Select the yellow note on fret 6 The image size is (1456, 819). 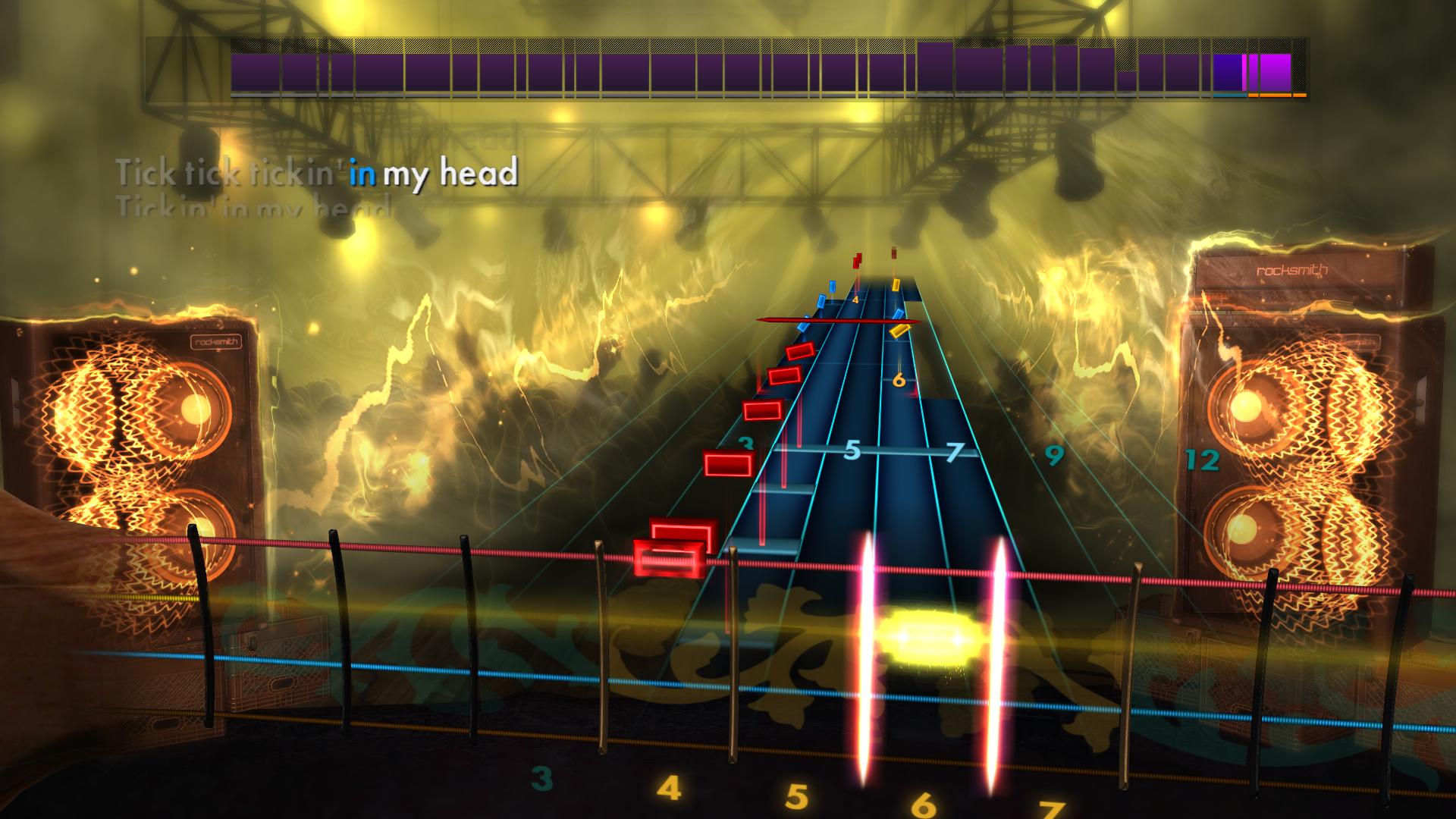pos(896,287)
